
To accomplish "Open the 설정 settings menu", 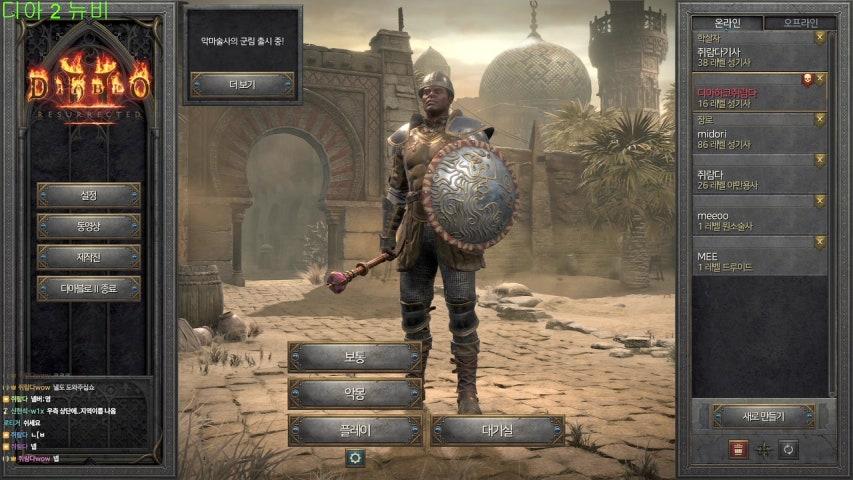I will tap(88, 195).
